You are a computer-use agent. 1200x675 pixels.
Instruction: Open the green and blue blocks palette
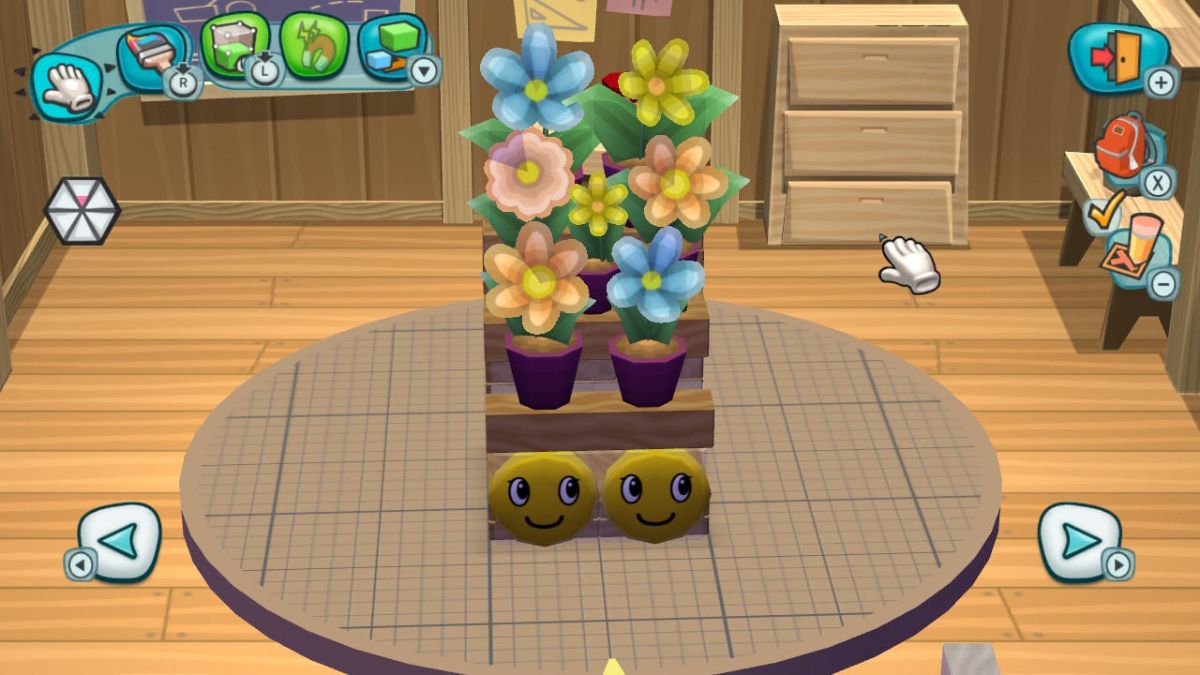coord(390,46)
